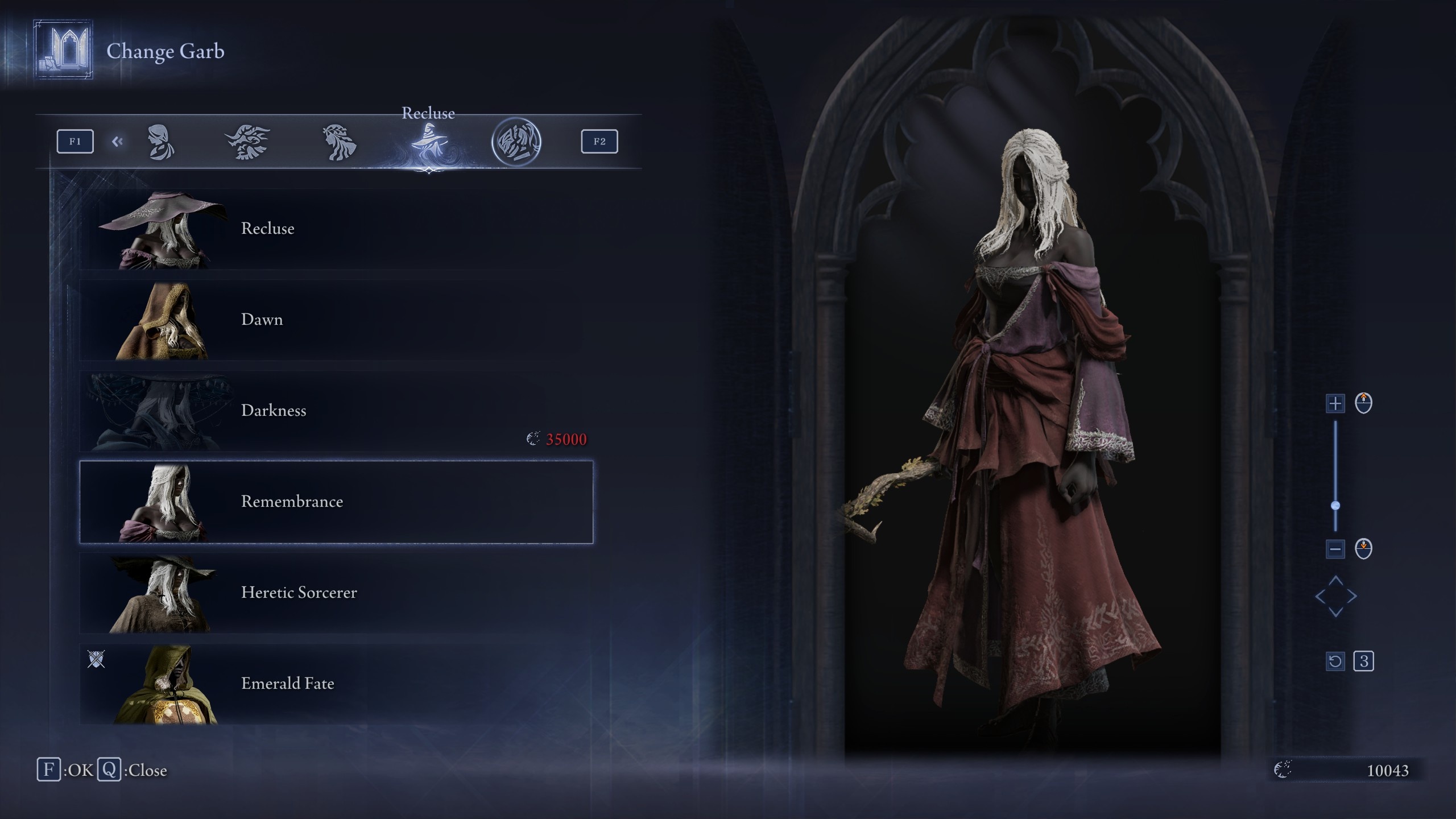The width and height of the screenshot is (1456, 819).
Task: Zoom out with the minus button
Action: (1335, 549)
